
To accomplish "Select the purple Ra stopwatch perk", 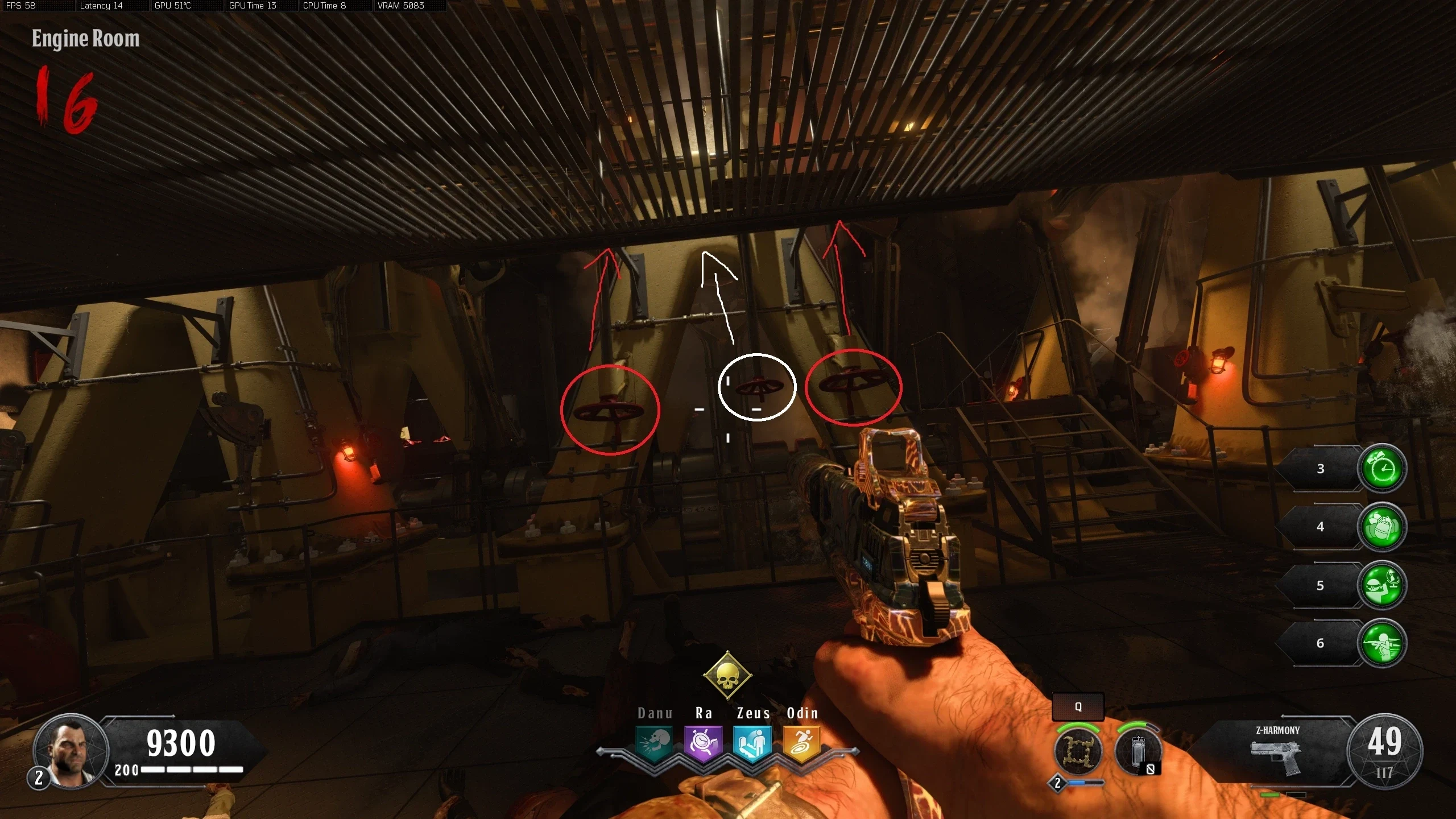I will (703, 742).
